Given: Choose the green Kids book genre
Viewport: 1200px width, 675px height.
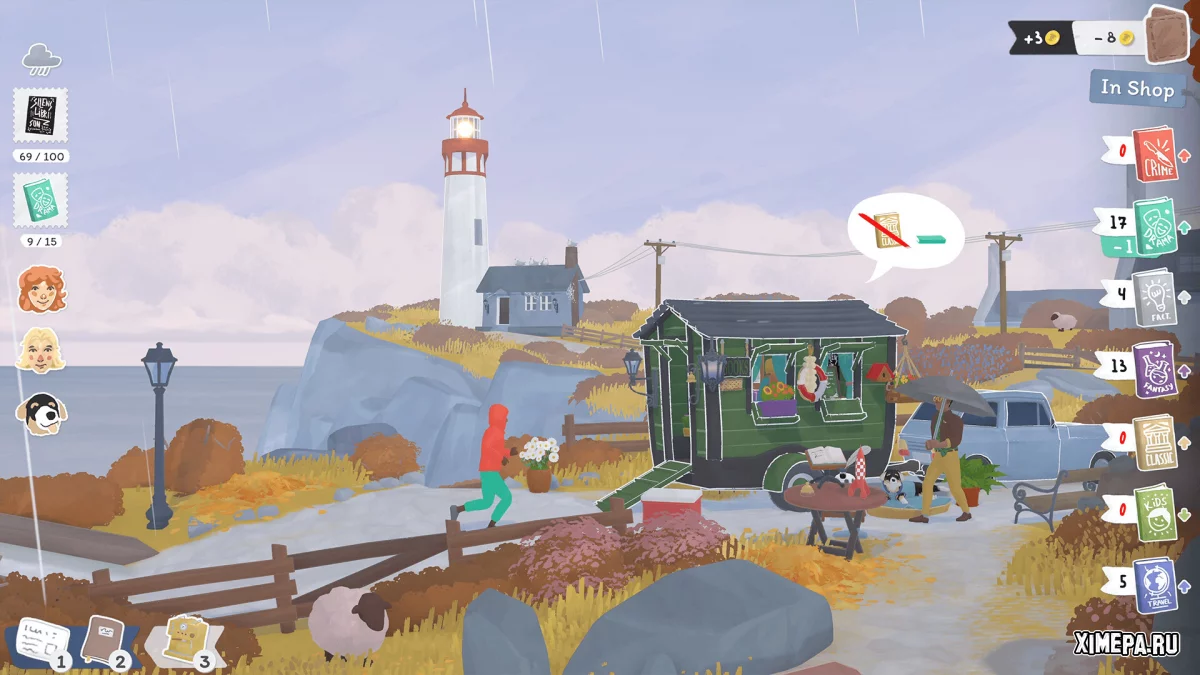Looking at the screenshot, I should click(x=1154, y=511).
